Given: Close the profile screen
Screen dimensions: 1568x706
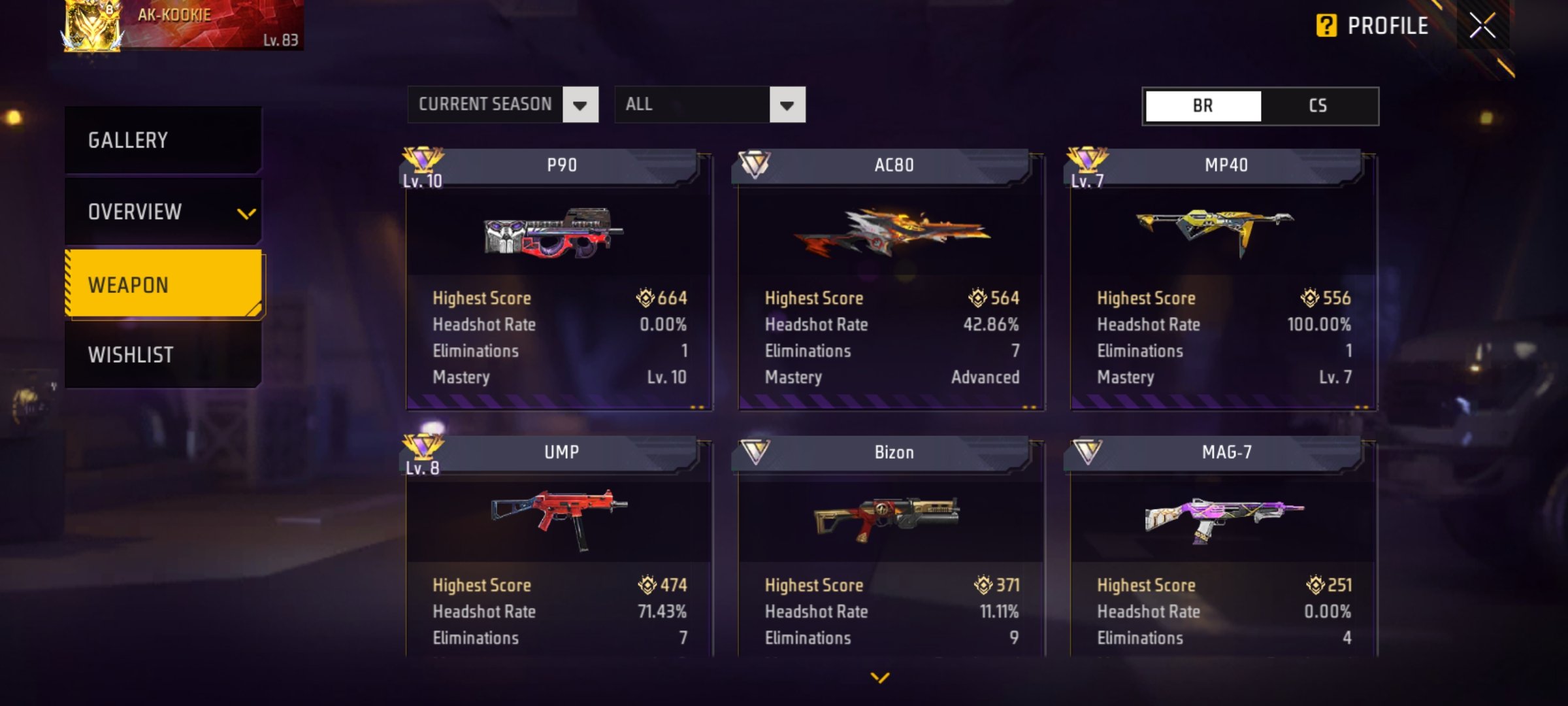Looking at the screenshot, I should click(1482, 26).
